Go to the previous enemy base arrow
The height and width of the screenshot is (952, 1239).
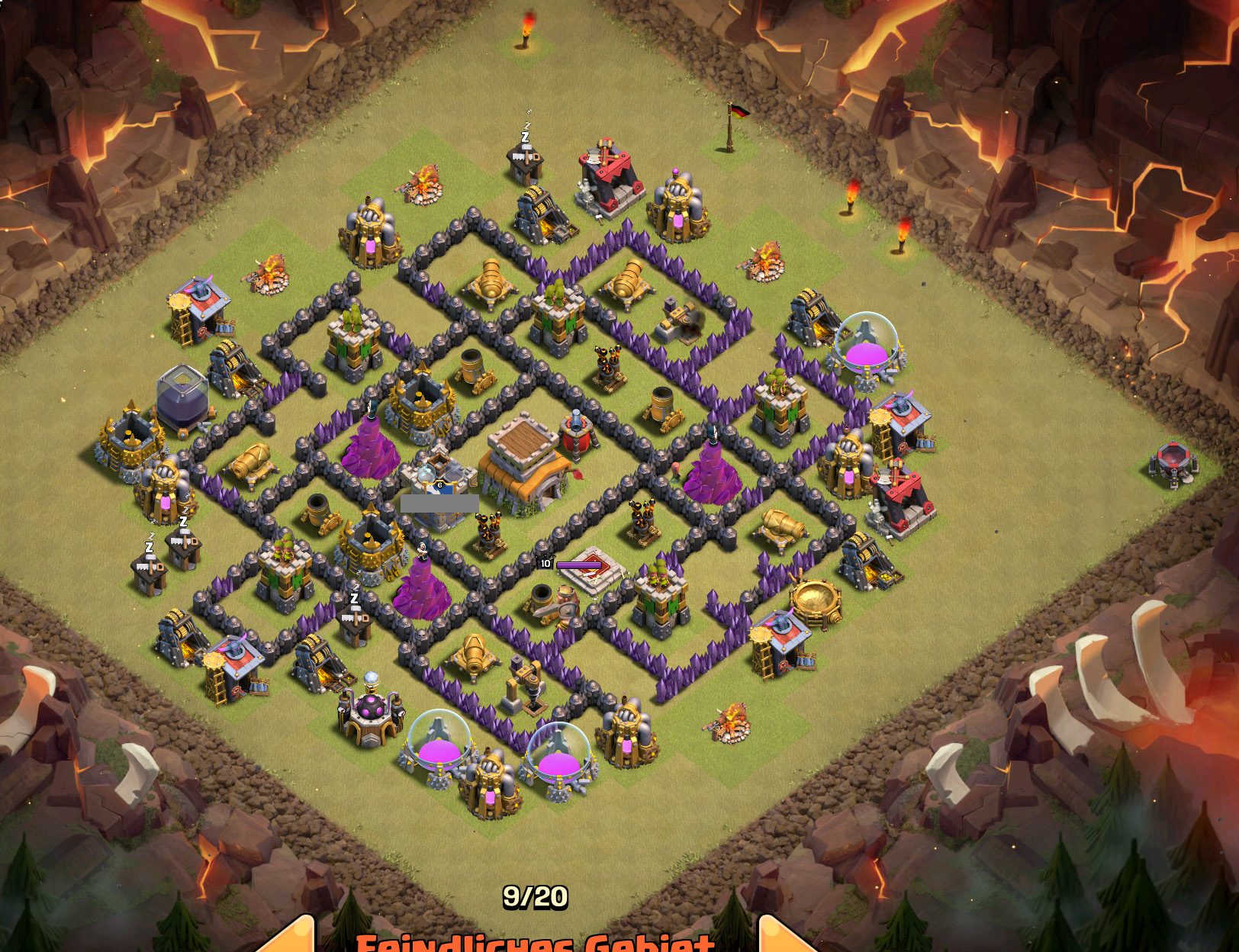pyautogui.click(x=291, y=937)
